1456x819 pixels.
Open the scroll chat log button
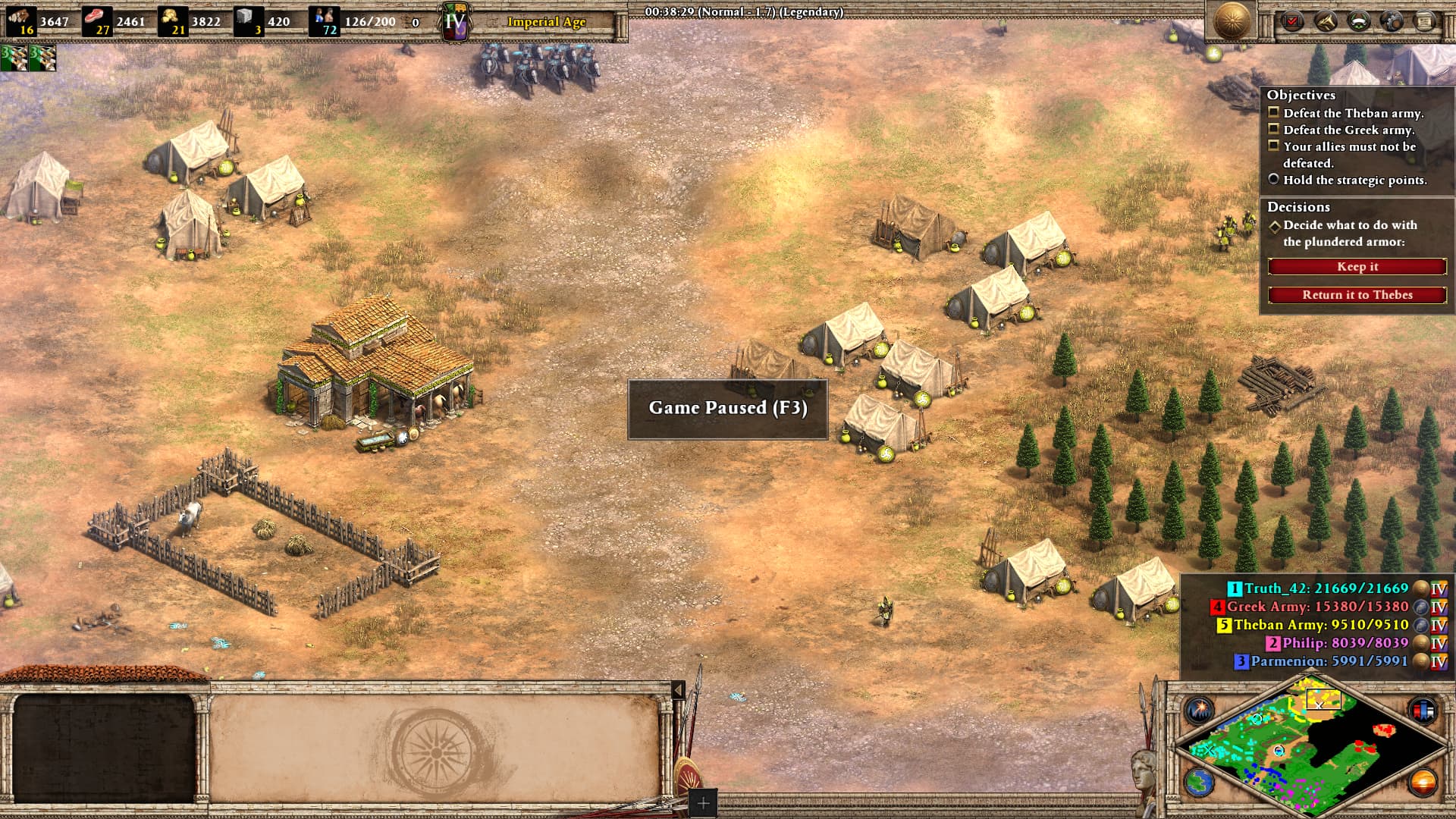[x=1425, y=21]
